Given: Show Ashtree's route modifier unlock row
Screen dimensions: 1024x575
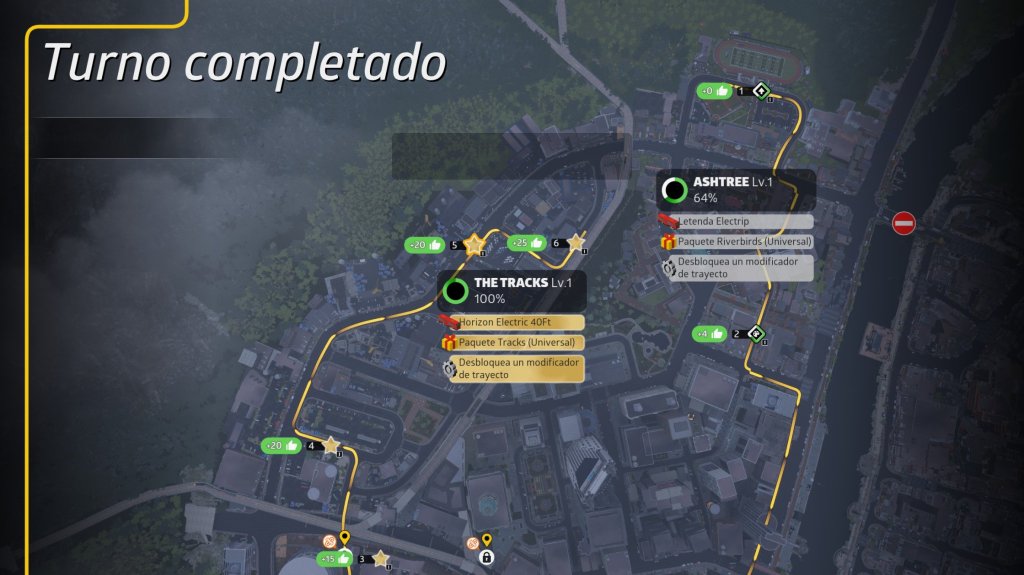Looking at the screenshot, I should (735, 267).
